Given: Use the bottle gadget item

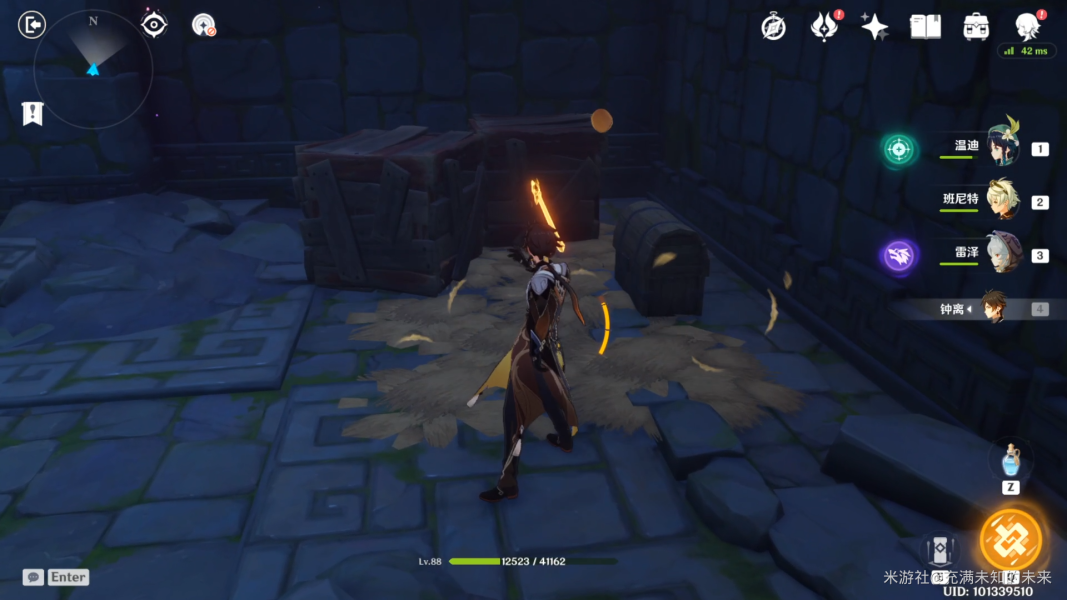Looking at the screenshot, I should tap(1011, 461).
